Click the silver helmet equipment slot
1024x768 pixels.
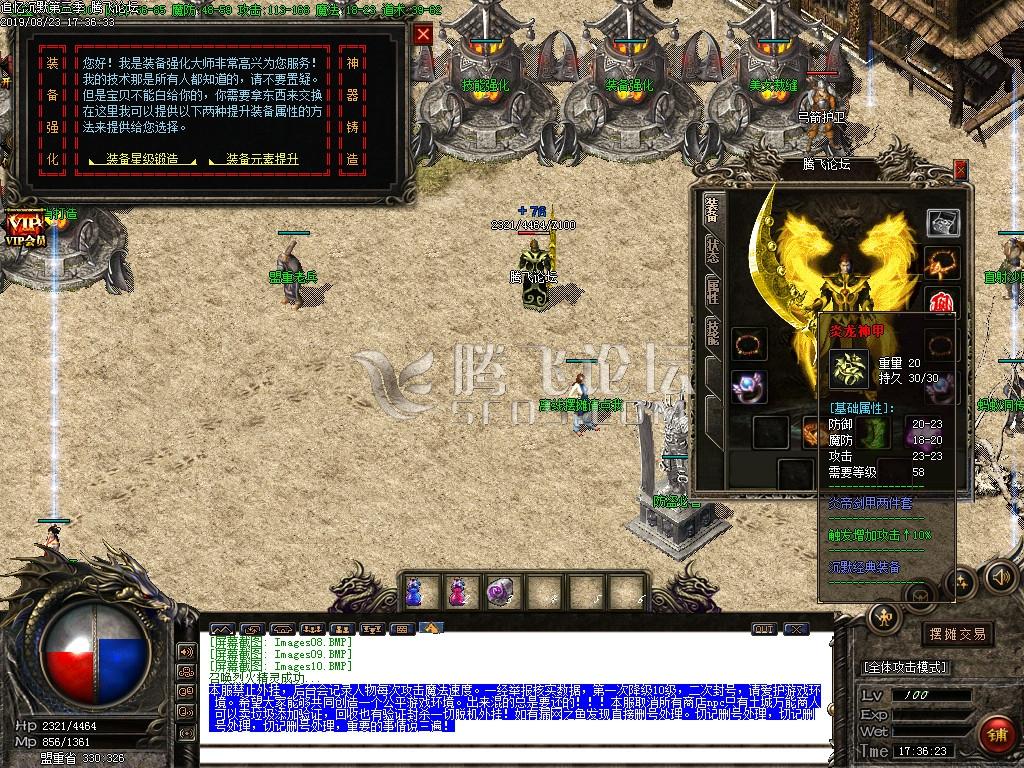(942, 222)
